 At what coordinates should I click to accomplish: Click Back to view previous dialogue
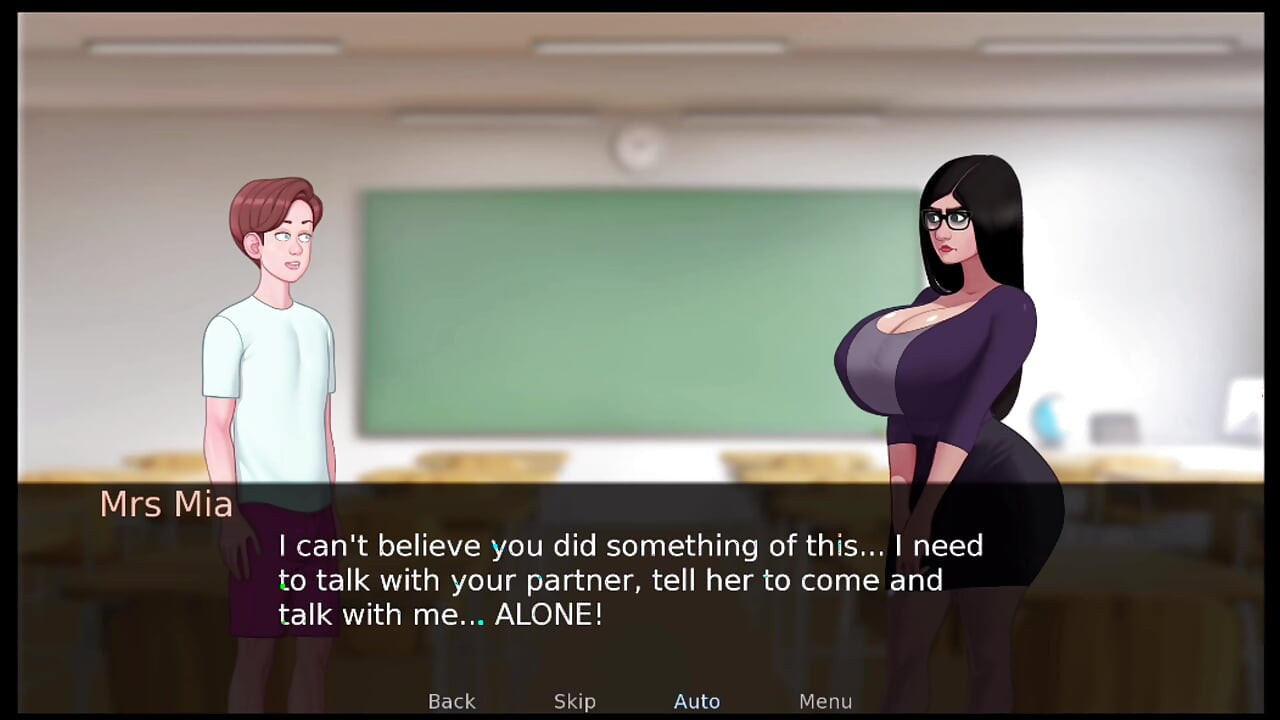point(451,701)
